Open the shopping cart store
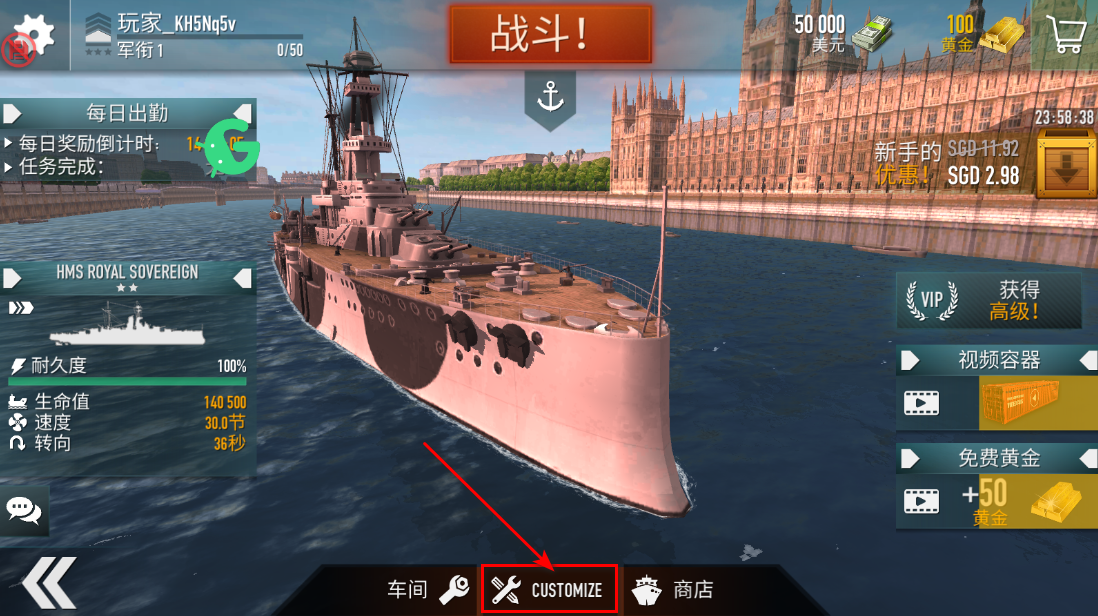This screenshot has width=1098, height=616. click(x=1065, y=35)
